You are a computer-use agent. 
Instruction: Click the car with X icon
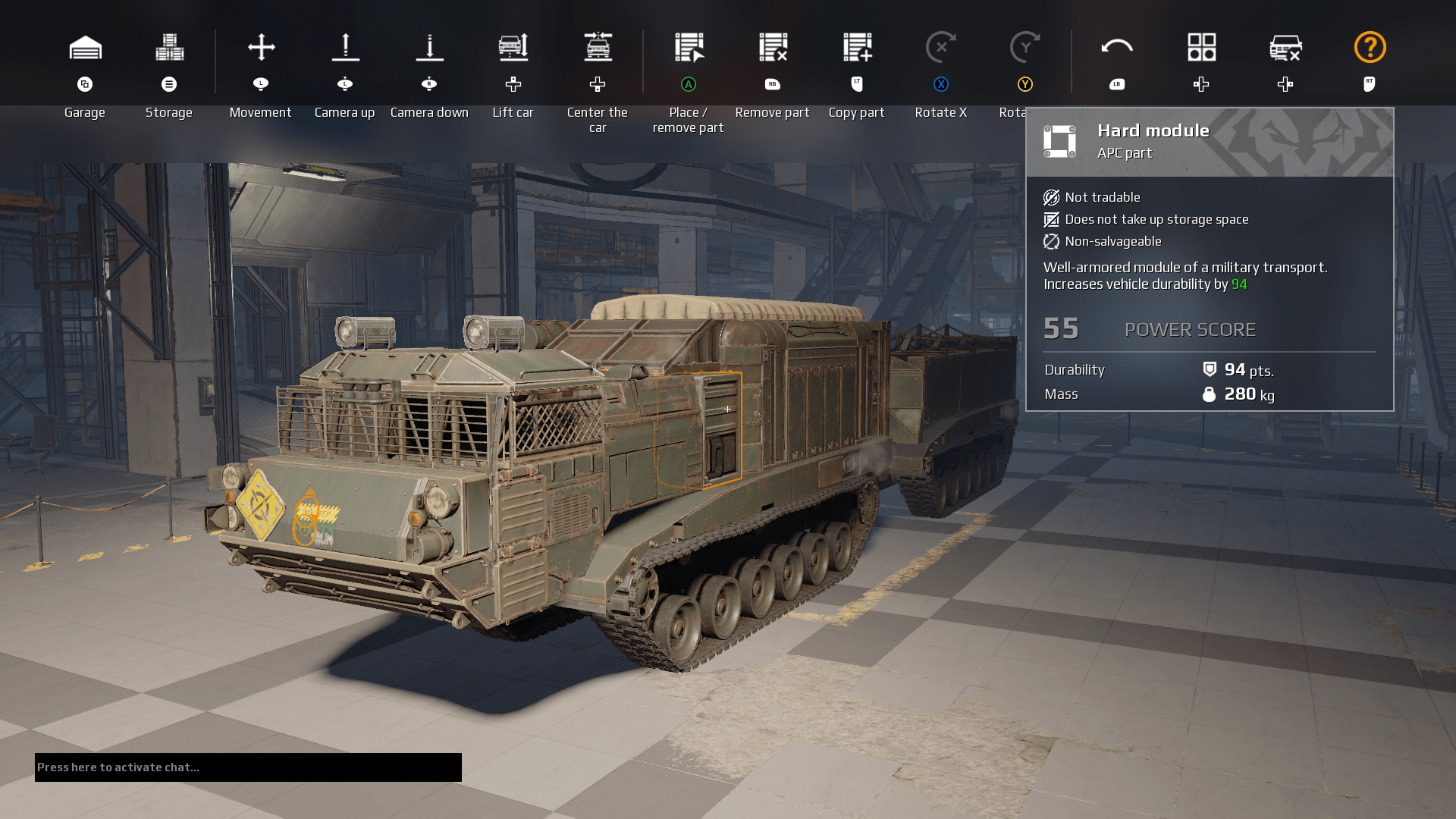click(x=1285, y=48)
